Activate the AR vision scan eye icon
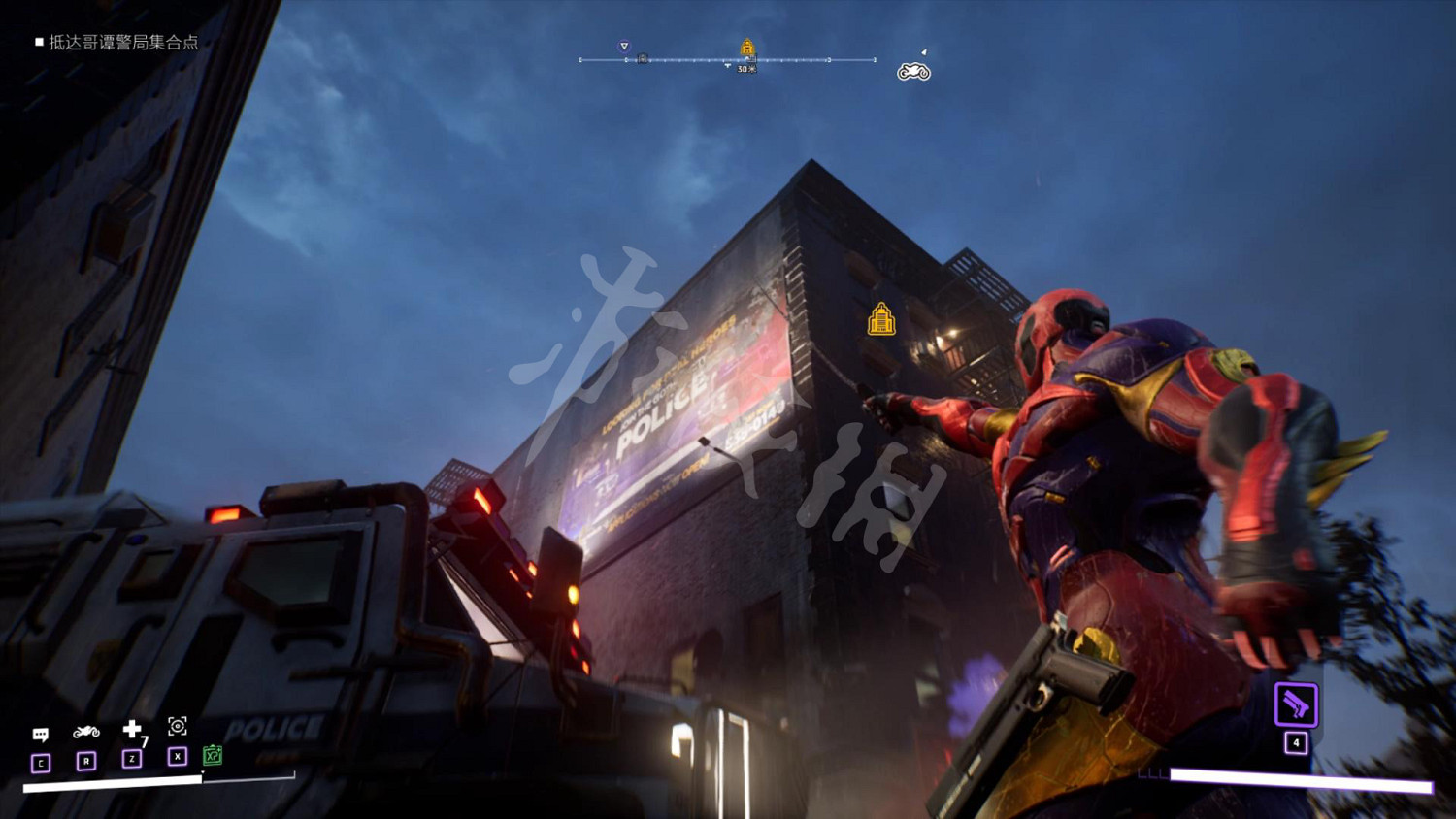 177,726
